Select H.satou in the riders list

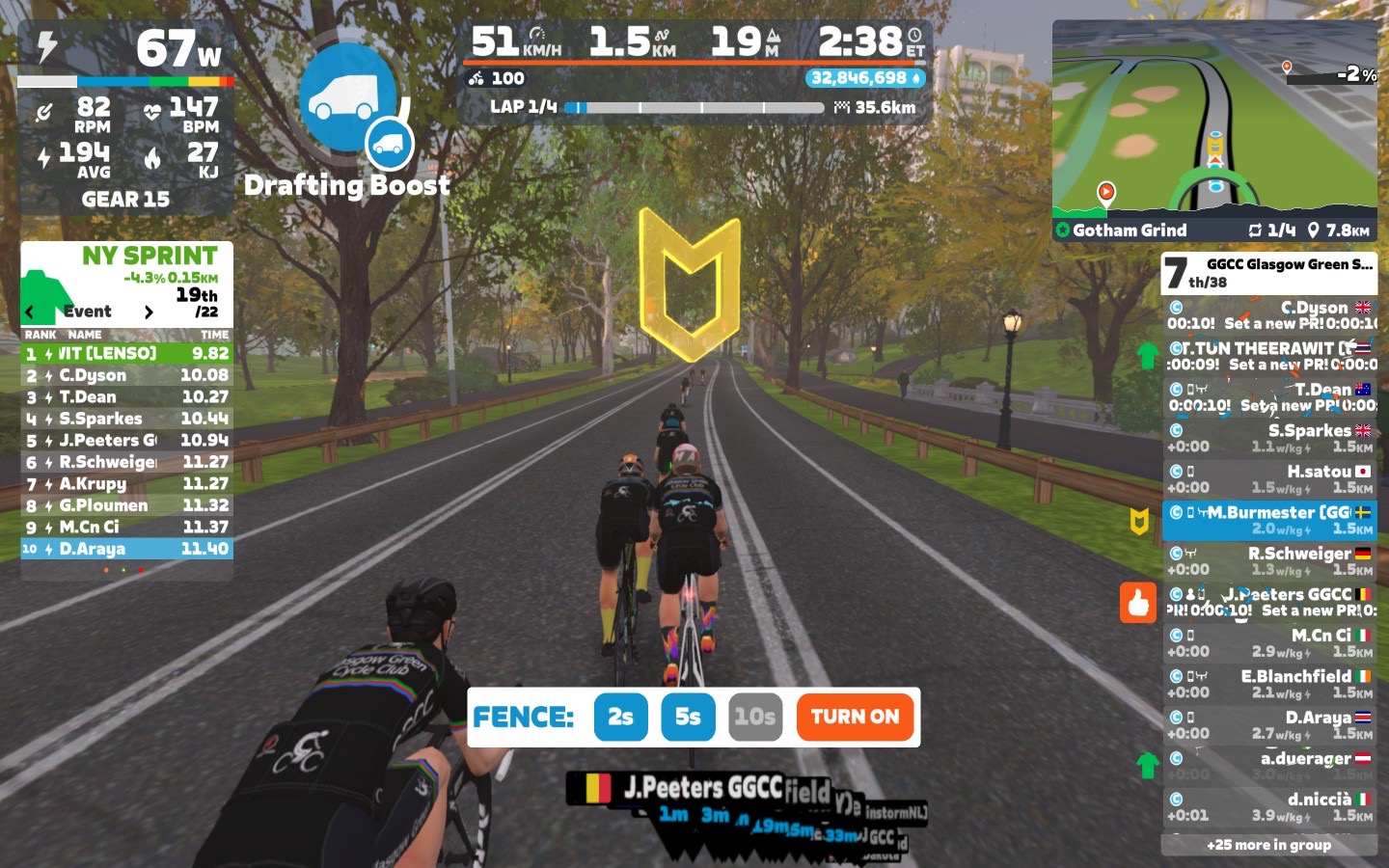click(1269, 478)
